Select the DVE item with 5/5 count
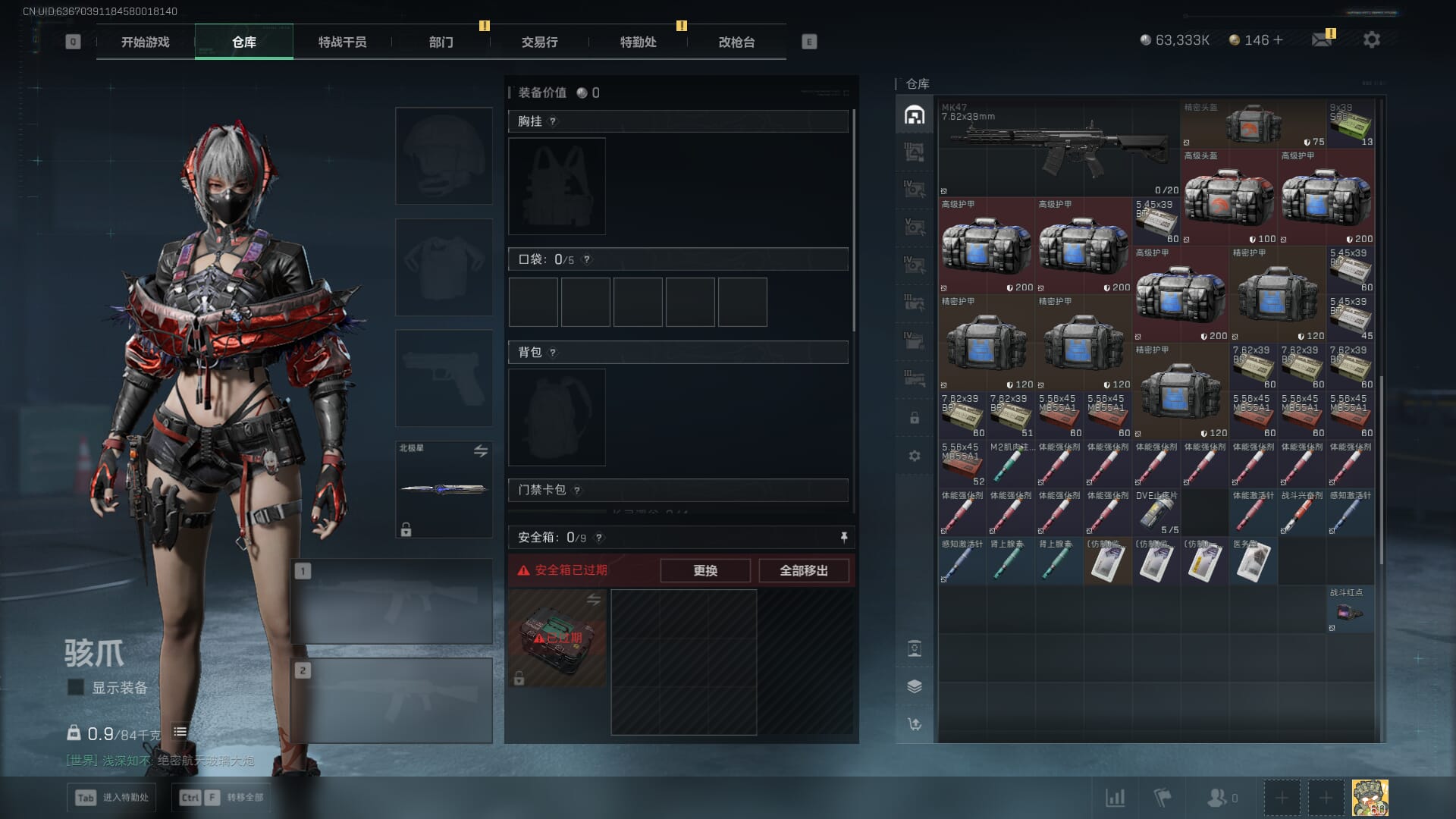This screenshot has height=819, width=1456. [x=1156, y=512]
